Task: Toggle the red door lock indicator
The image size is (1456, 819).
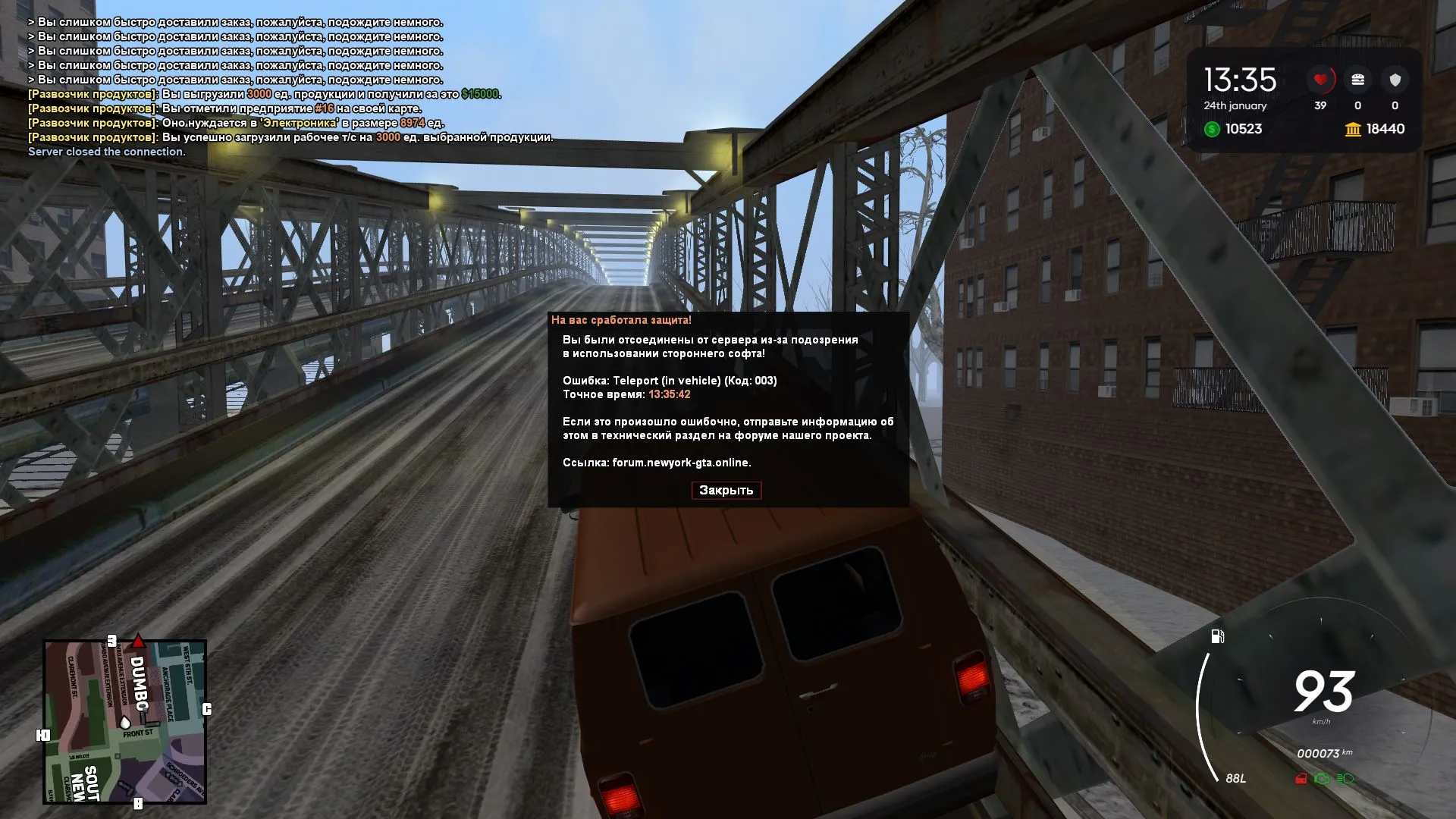Action: point(1301,779)
